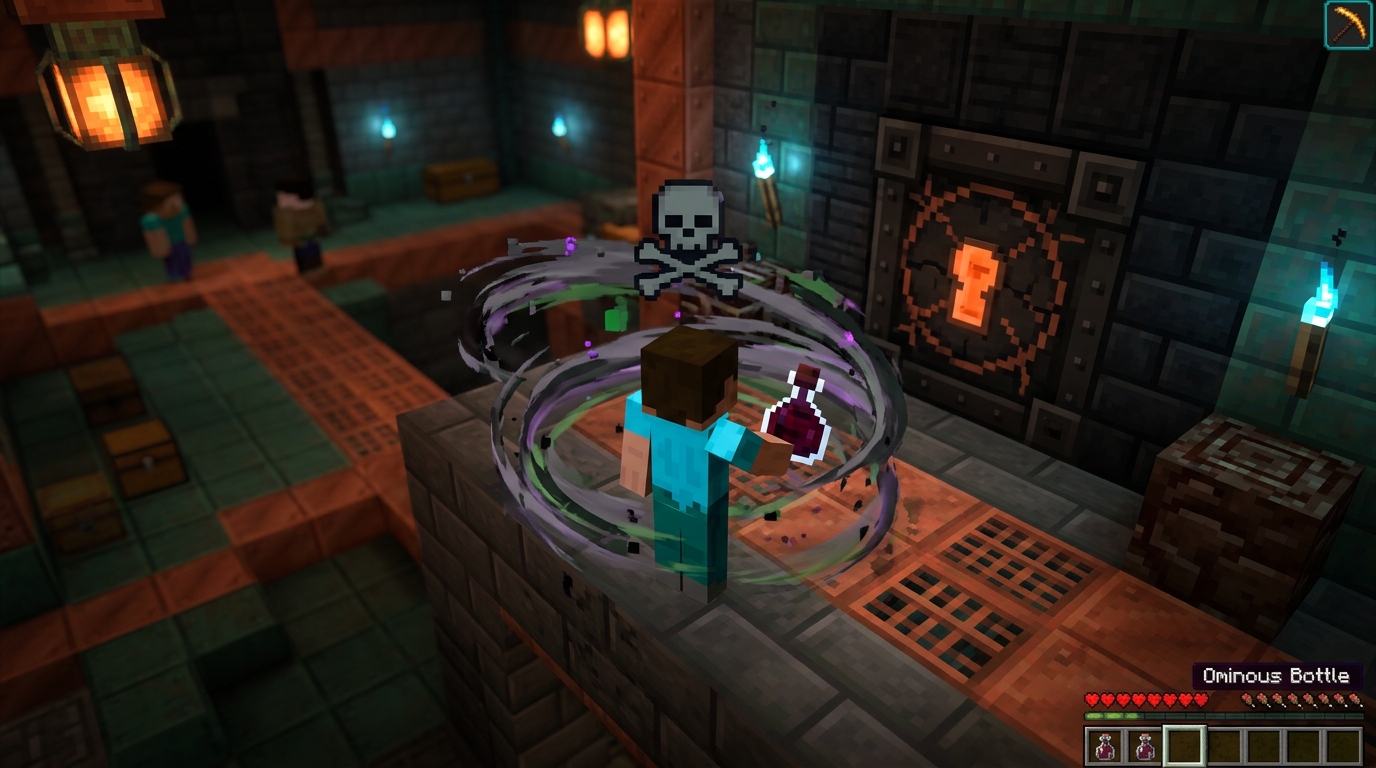Click the Ominous Bottle tooltip label
This screenshot has height=768, width=1376.
(1279, 676)
